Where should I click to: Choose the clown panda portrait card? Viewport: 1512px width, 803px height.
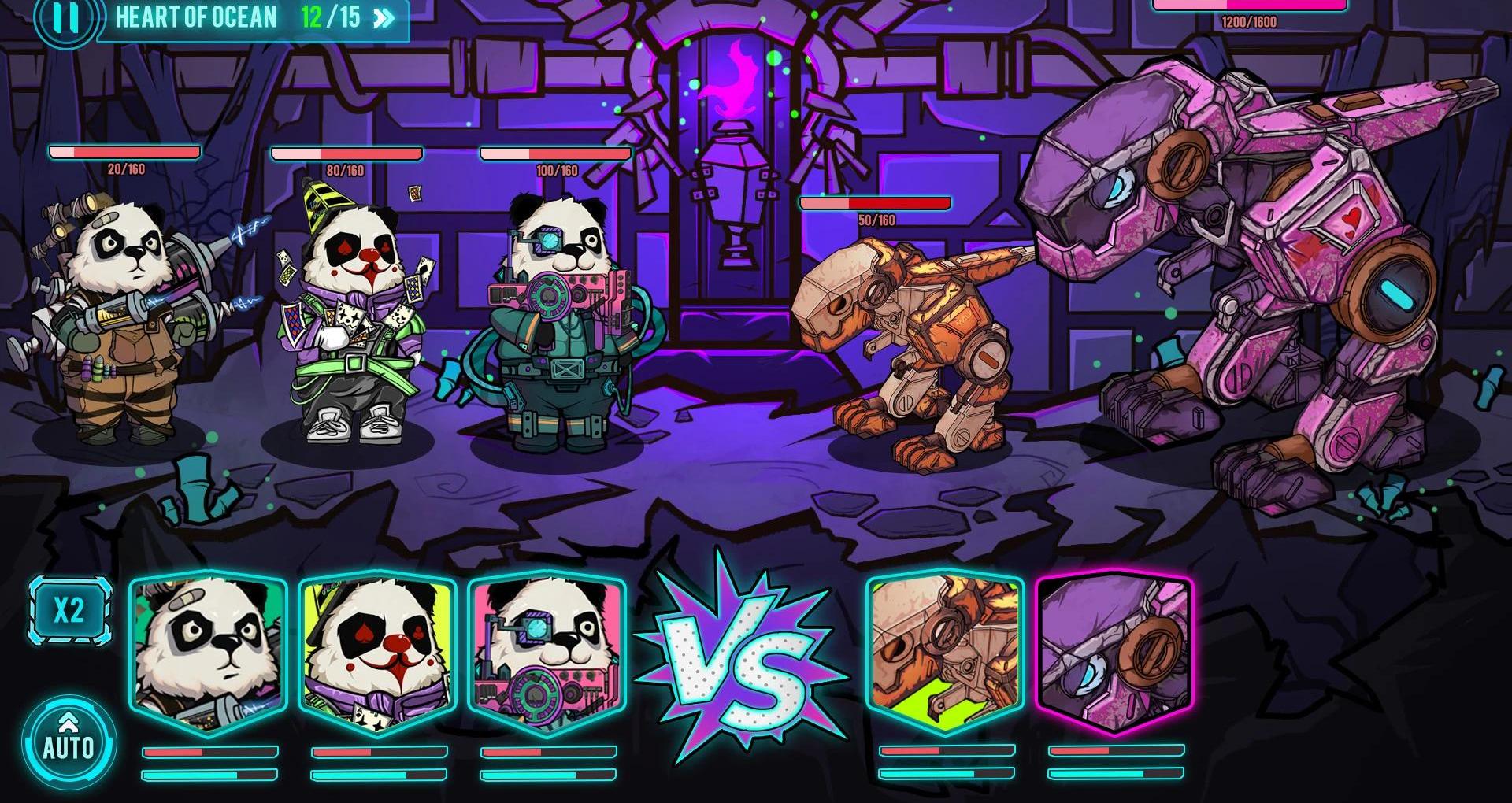click(377, 653)
